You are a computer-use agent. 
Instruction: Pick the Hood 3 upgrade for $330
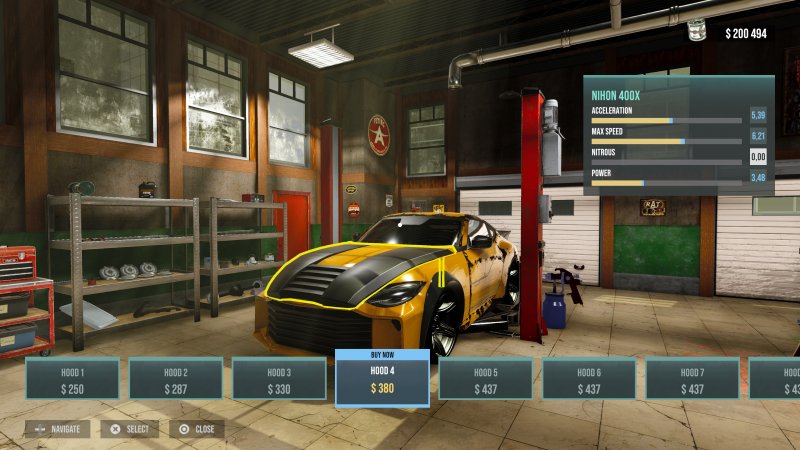pyautogui.click(x=279, y=379)
